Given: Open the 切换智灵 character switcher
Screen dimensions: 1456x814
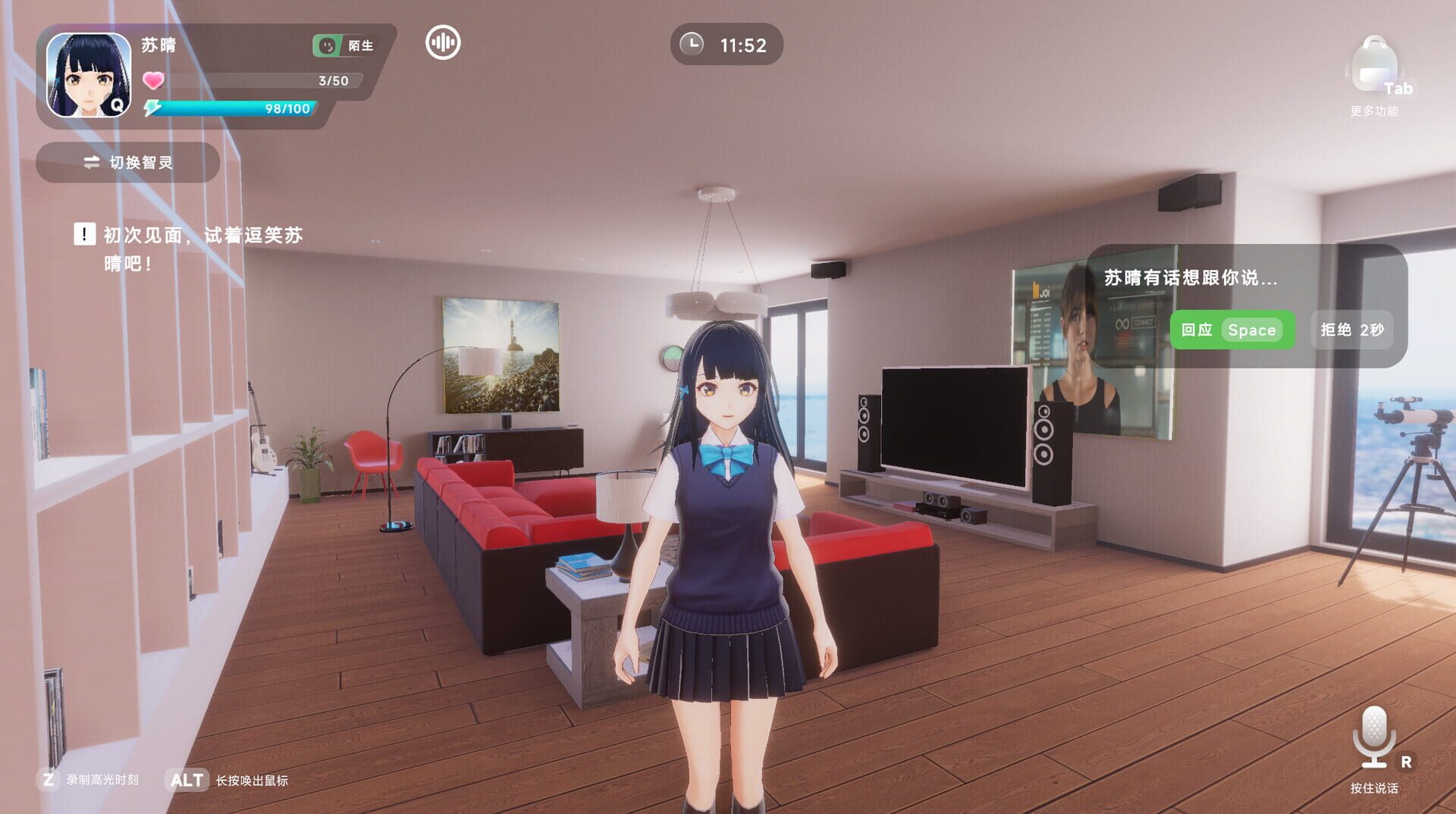Looking at the screenshot, I should pyautogui.click(x=127, y=162).
